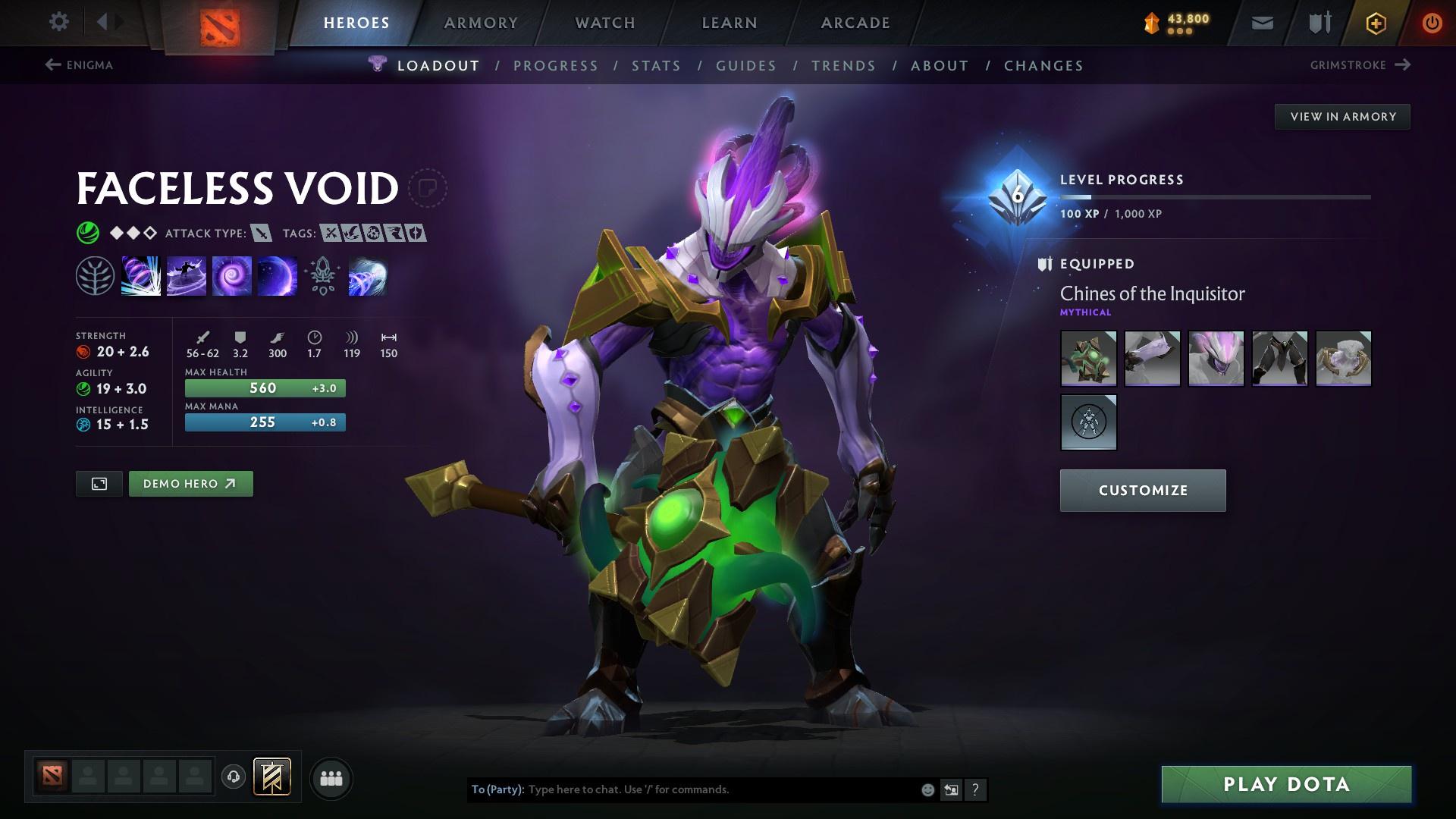
Task: Click the Customize button under equipped items
Action: [x=1142, y=490]
